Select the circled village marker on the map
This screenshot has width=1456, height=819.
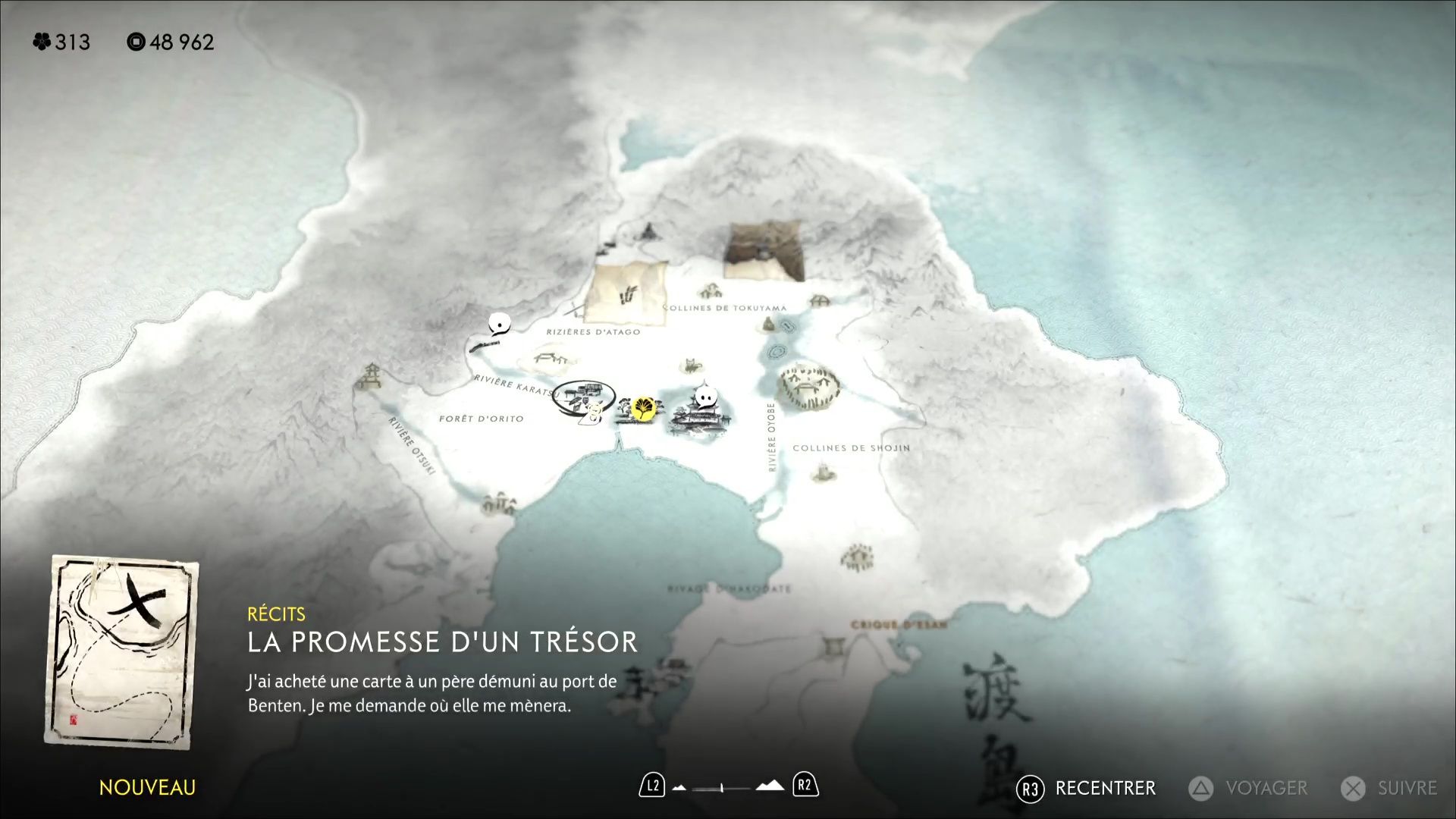click(584, 397)
